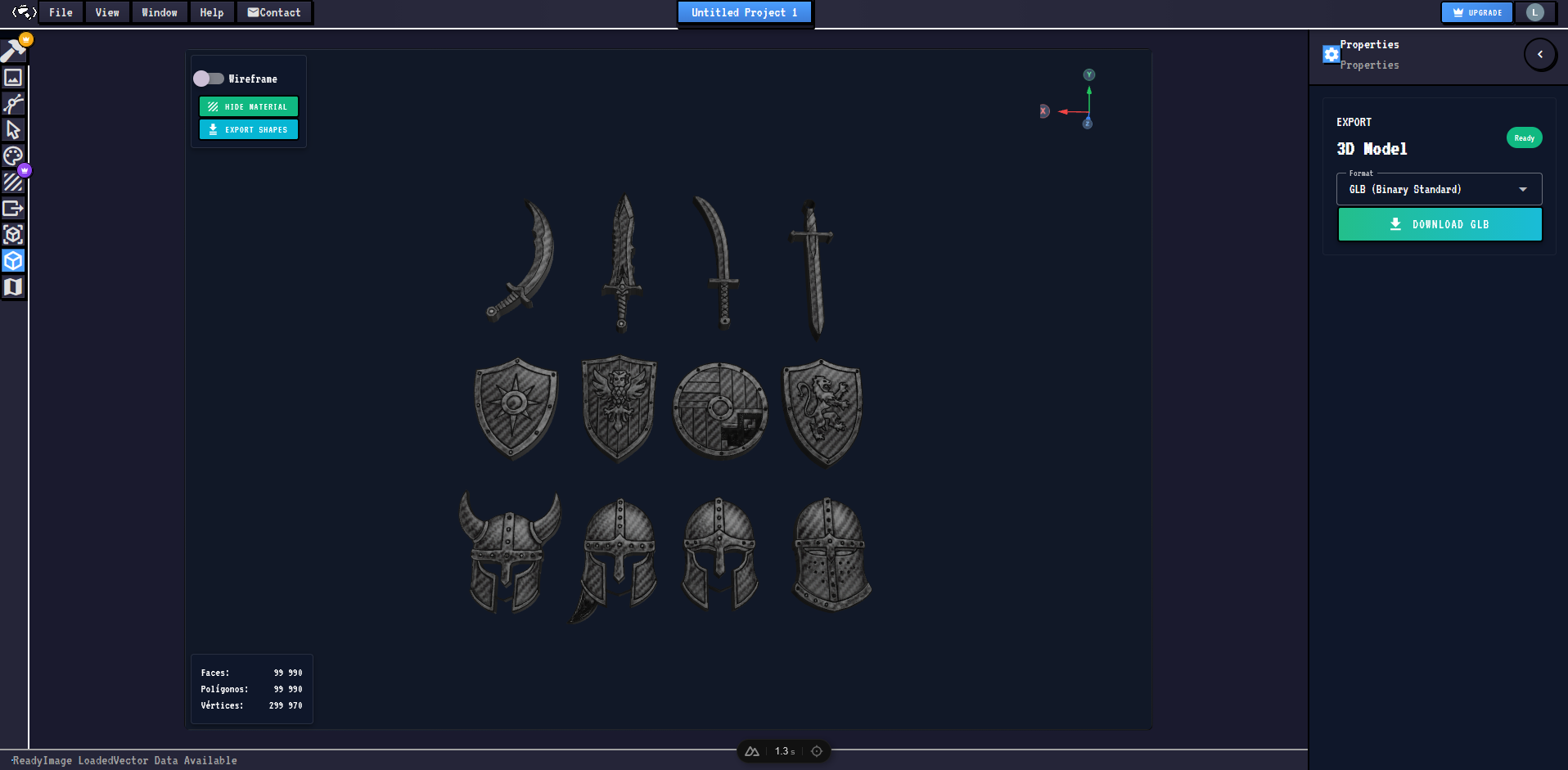Open the UV map tool at toolbar bottom
1568x770 pixels.
pyautogui.click(x=13, y=287)
